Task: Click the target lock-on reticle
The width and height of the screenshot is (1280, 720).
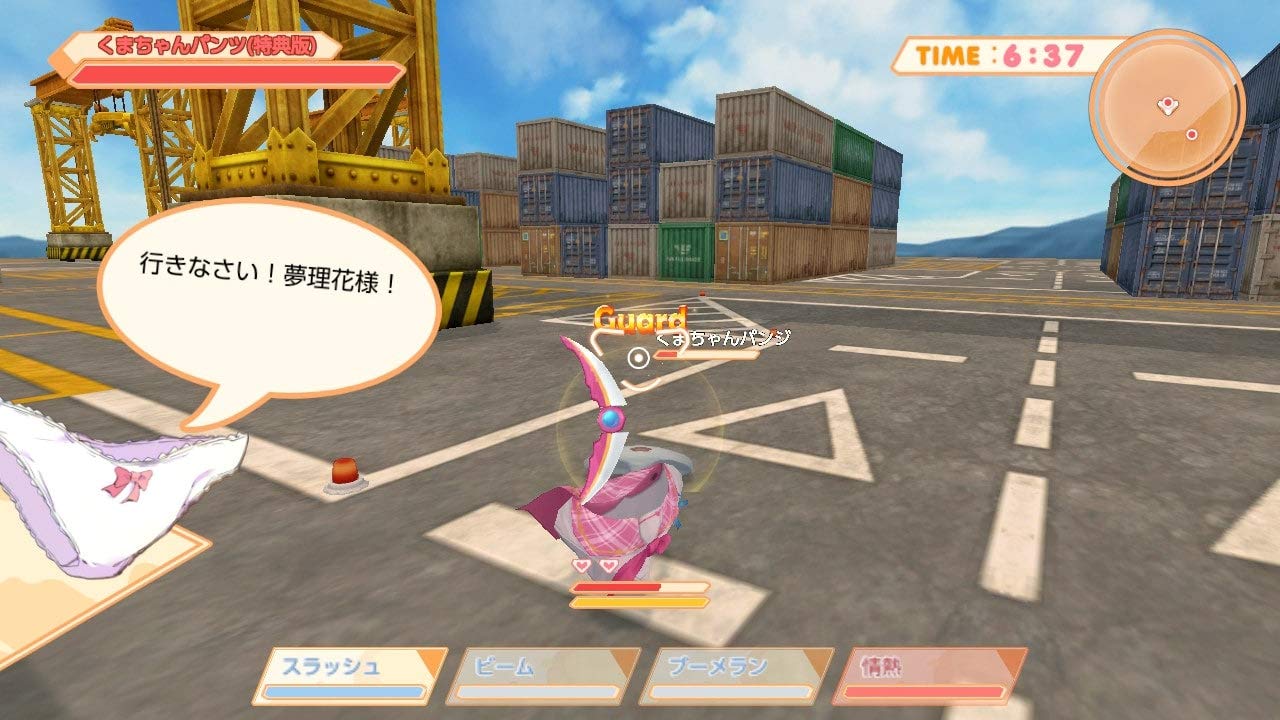Action: (638, 357)
